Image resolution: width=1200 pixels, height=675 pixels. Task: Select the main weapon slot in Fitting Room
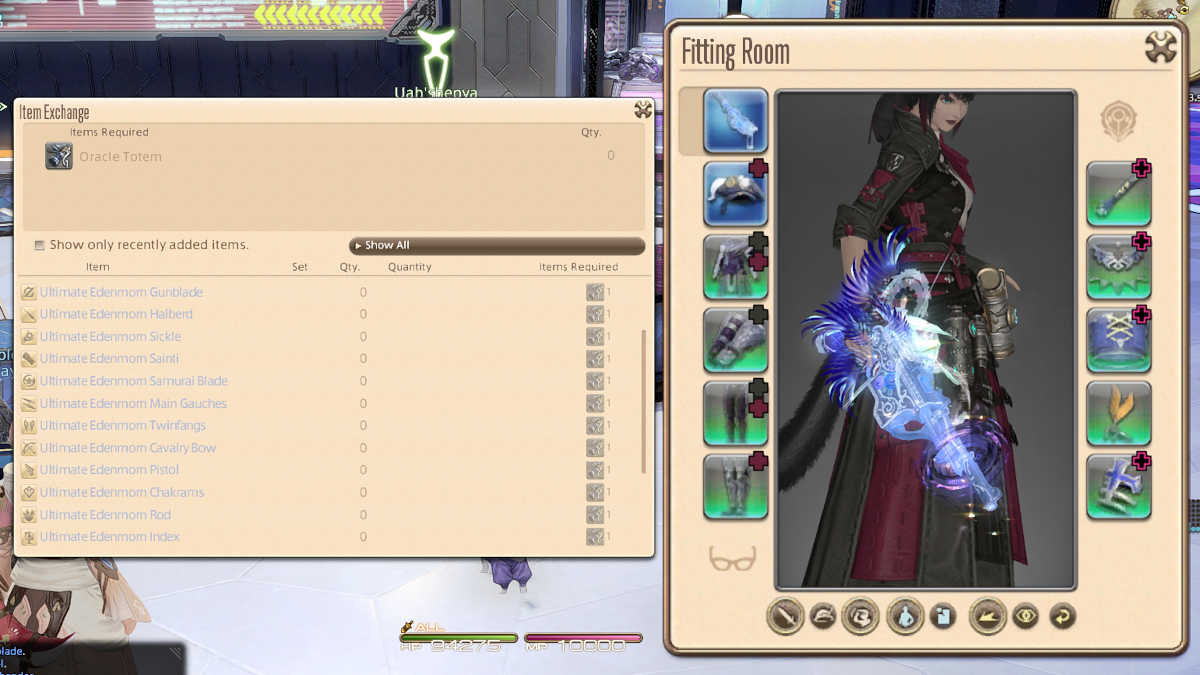(x=735, y=121)
